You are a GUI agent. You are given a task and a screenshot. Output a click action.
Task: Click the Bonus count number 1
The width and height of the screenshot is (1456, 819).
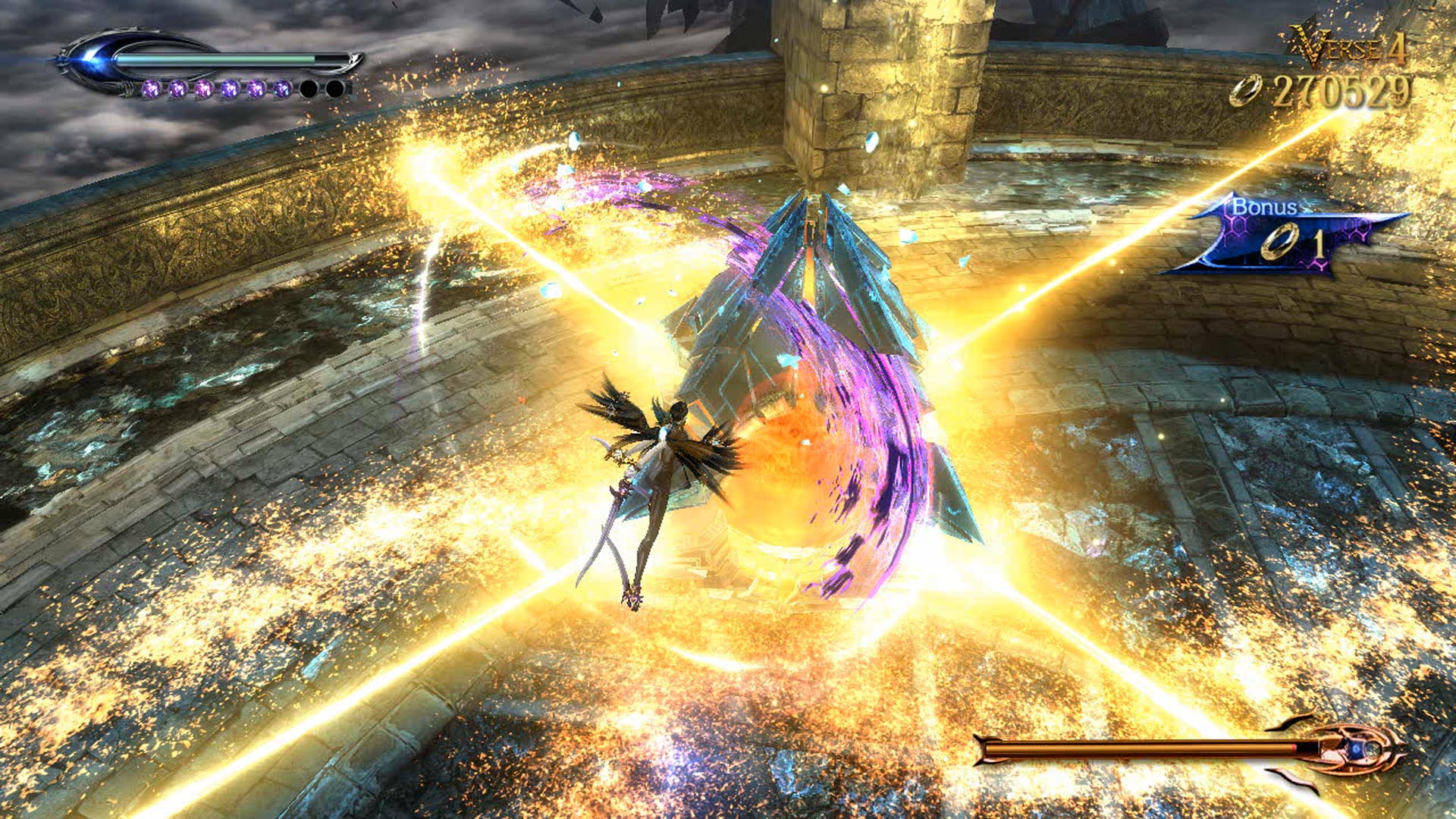click(1320, 244)
